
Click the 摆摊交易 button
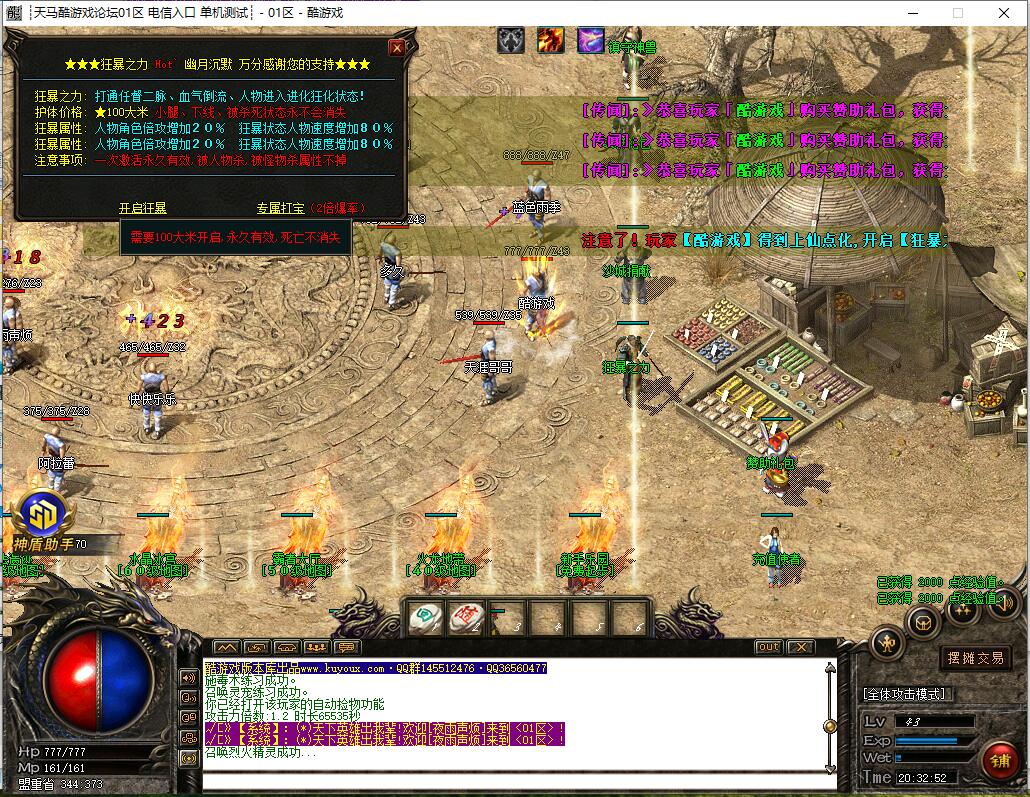click(976, 658)
